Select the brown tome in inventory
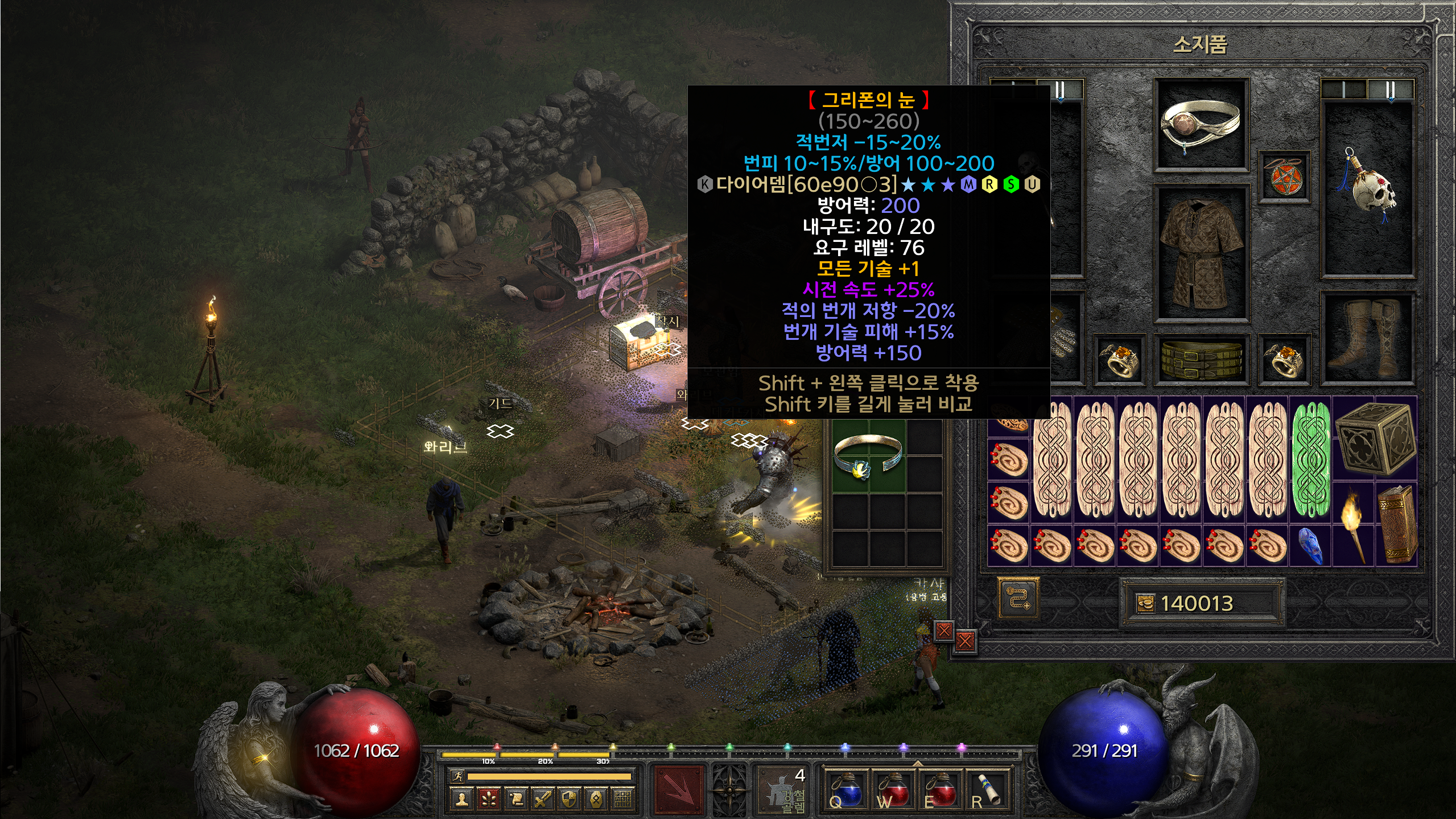 click(1396, 524)
